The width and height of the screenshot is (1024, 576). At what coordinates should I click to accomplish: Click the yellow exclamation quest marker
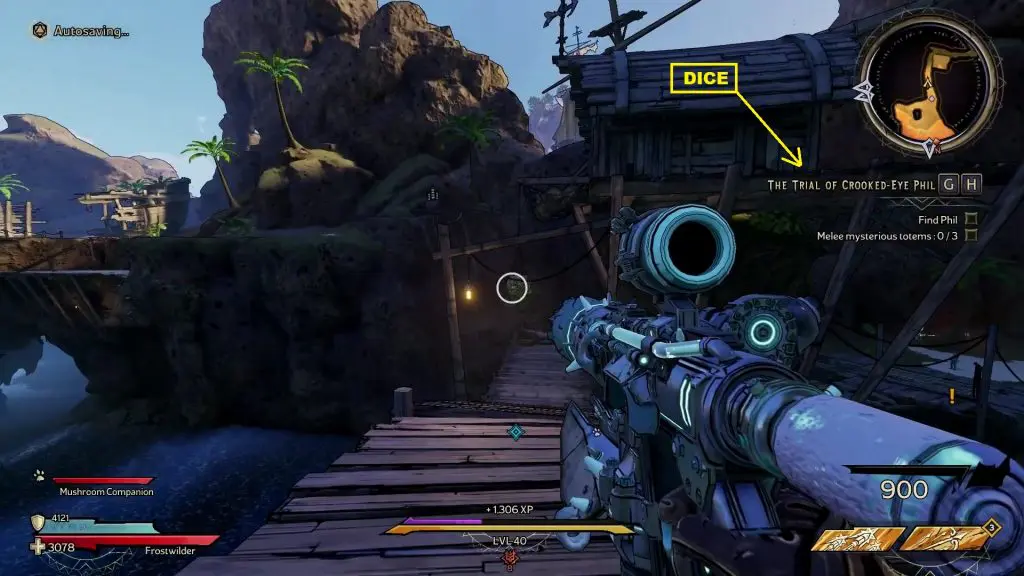[x=951, y=396]
